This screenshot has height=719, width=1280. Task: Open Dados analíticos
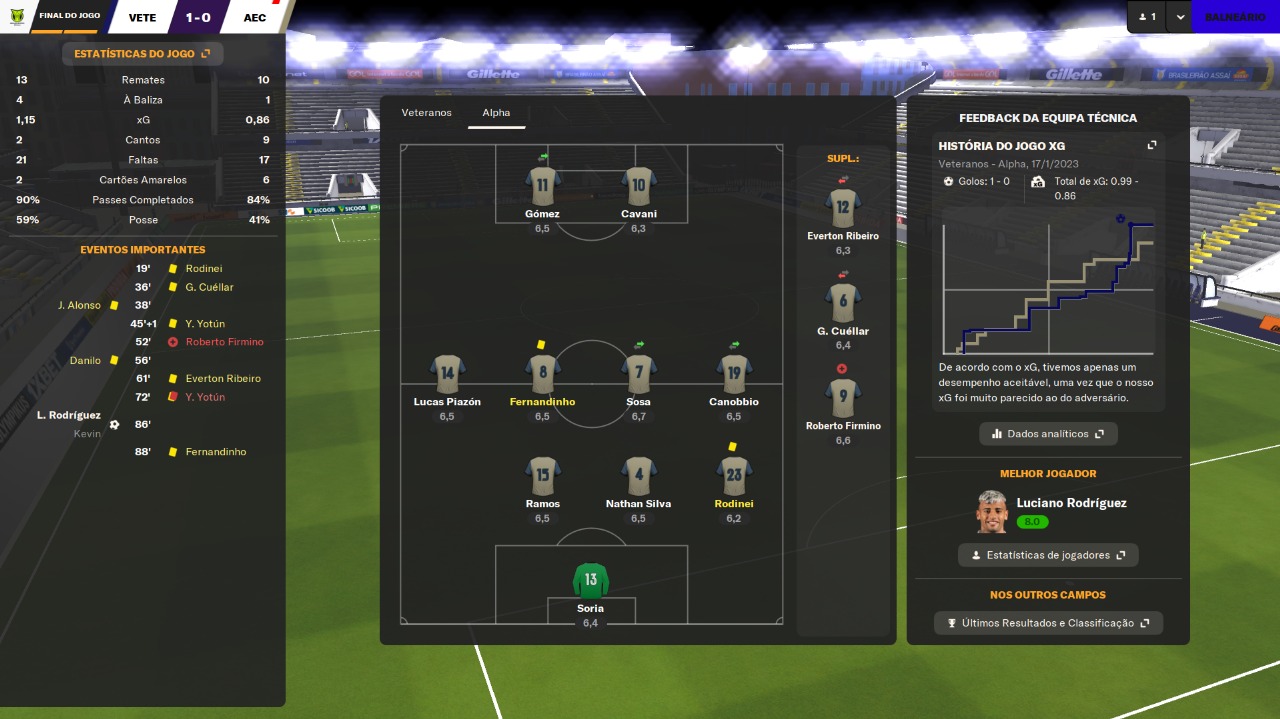(1048, 434)
